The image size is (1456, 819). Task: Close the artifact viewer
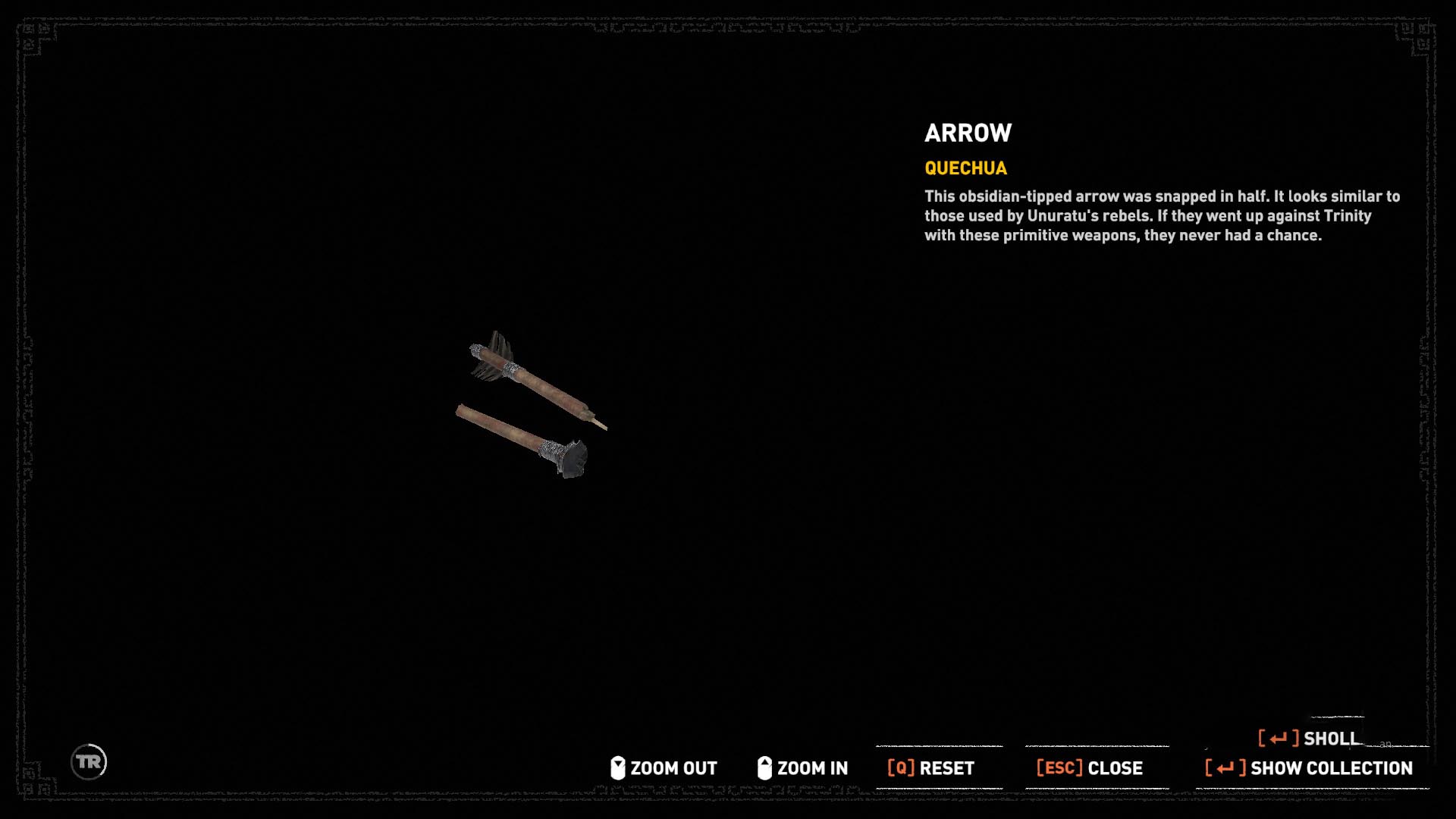pyautogui.click(x=1090, y=768)
